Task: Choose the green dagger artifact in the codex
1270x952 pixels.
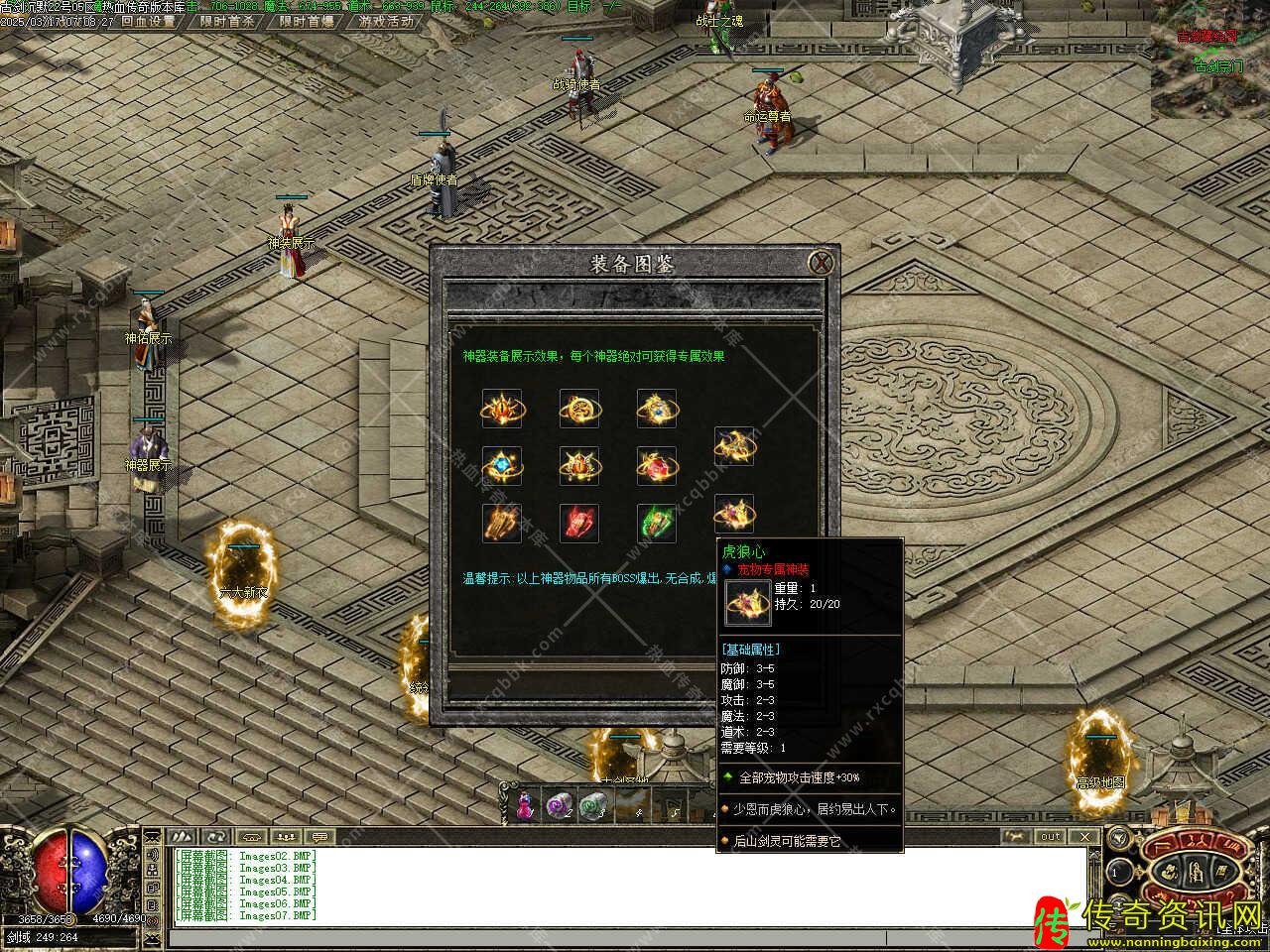Action: click(x=657, y=523)
